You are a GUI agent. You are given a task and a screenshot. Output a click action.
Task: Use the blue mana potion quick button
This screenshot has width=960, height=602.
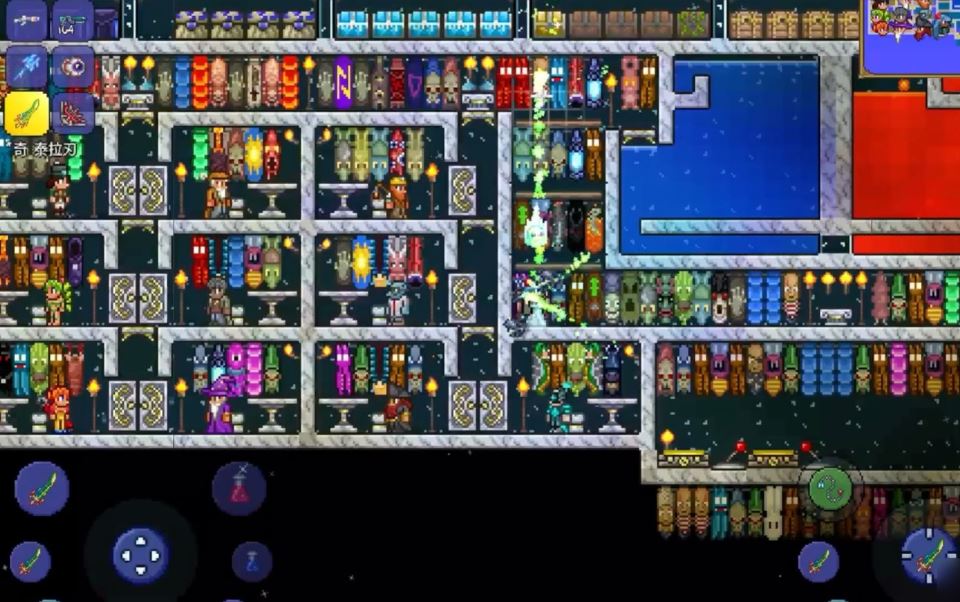[x=252, y=561]
